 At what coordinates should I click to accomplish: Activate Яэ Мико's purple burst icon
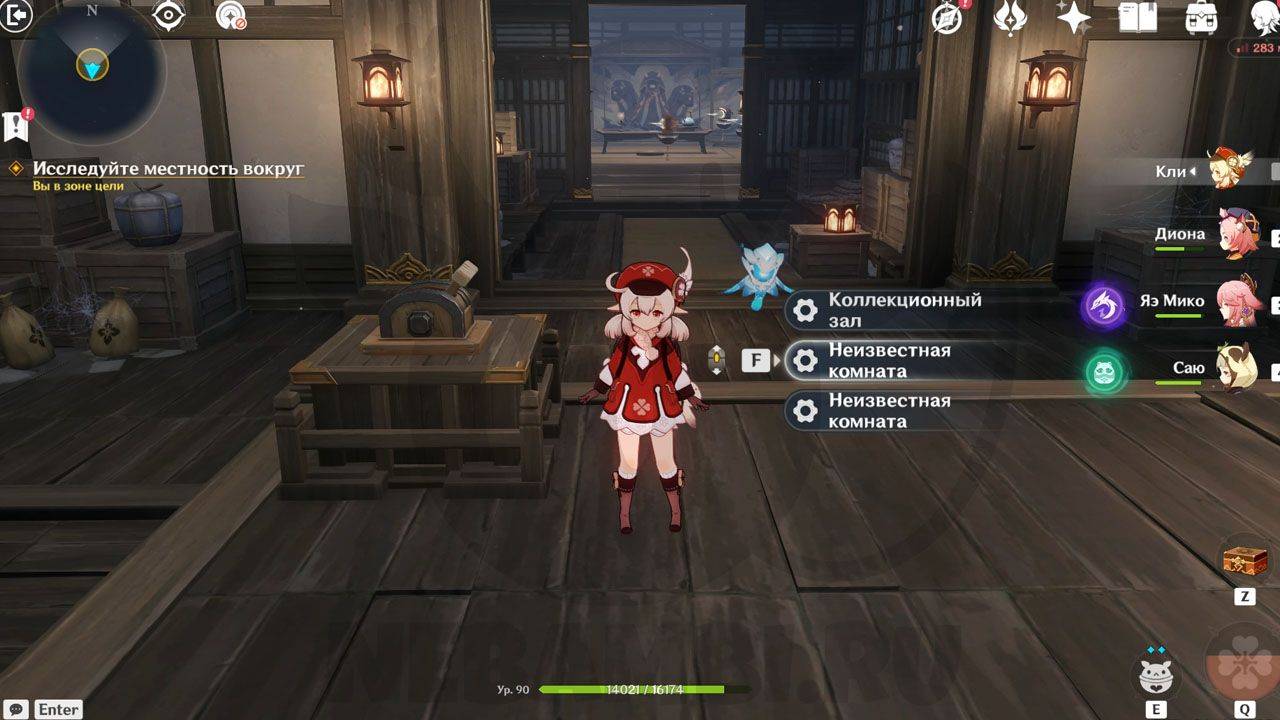pyautogui.click(x=1105, y=306)
